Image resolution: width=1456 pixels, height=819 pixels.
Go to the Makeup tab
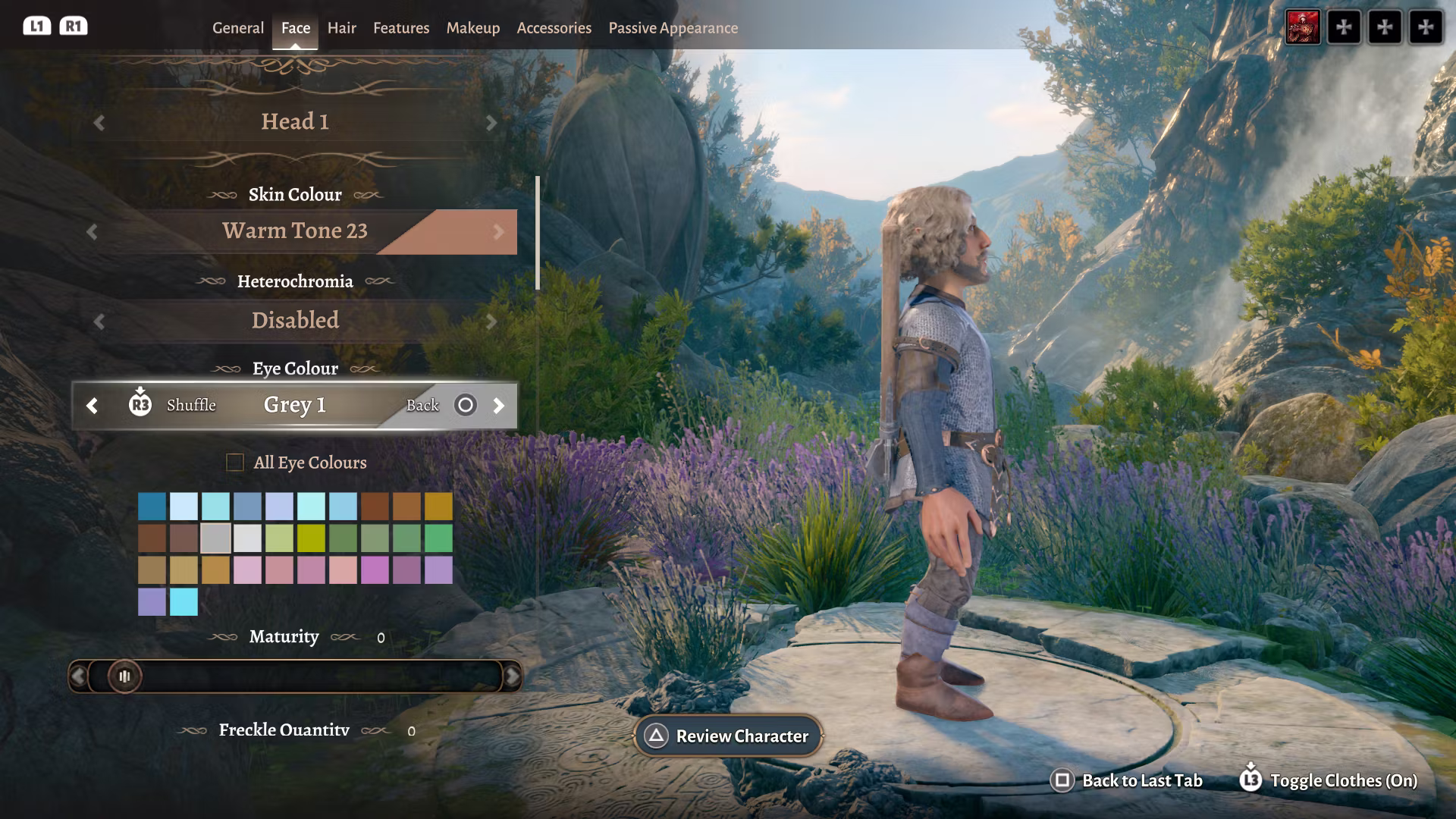pyautogui.click(x=472, y=28)
